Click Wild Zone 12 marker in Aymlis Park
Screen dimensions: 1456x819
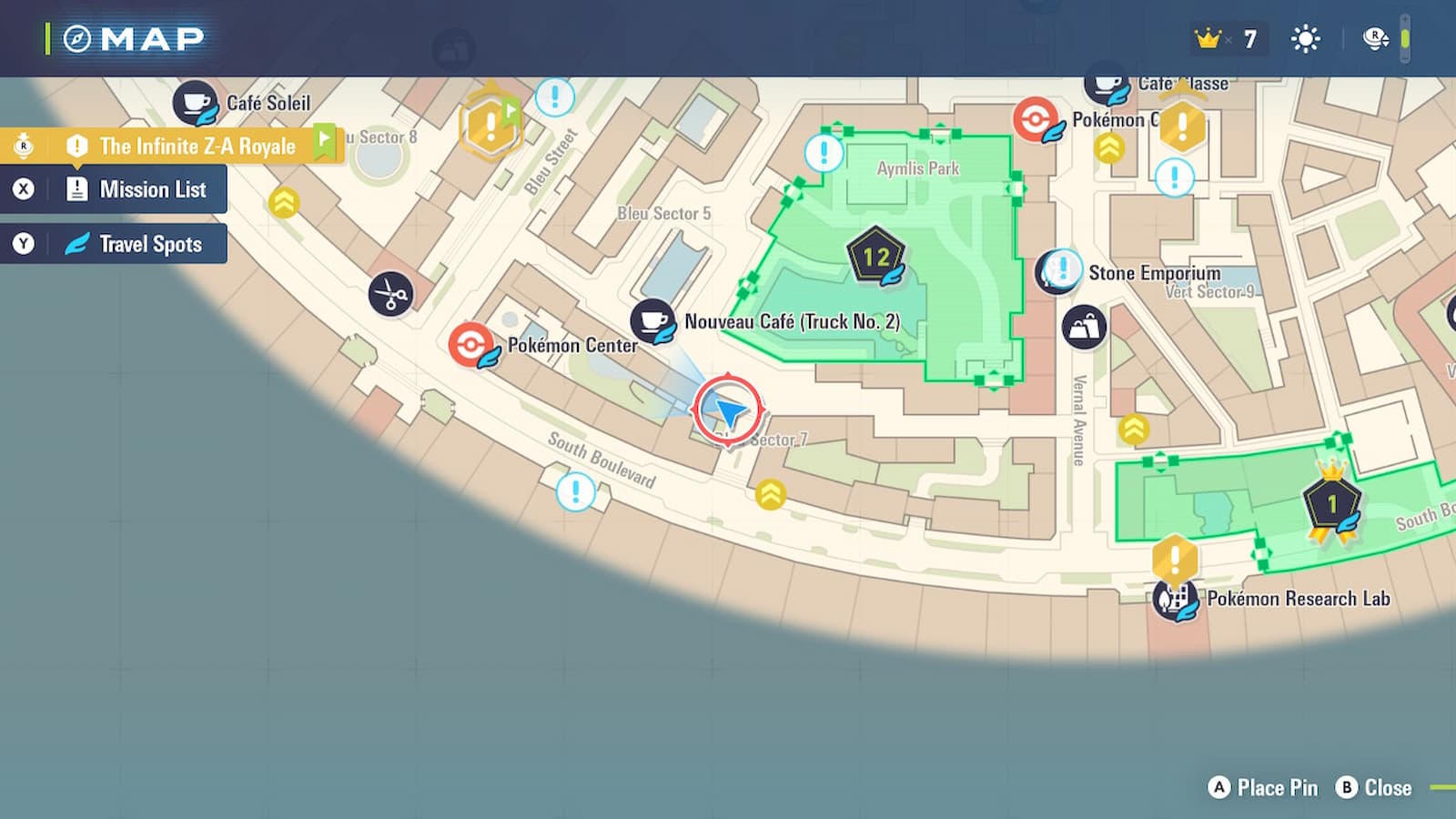tap(876, 258)
